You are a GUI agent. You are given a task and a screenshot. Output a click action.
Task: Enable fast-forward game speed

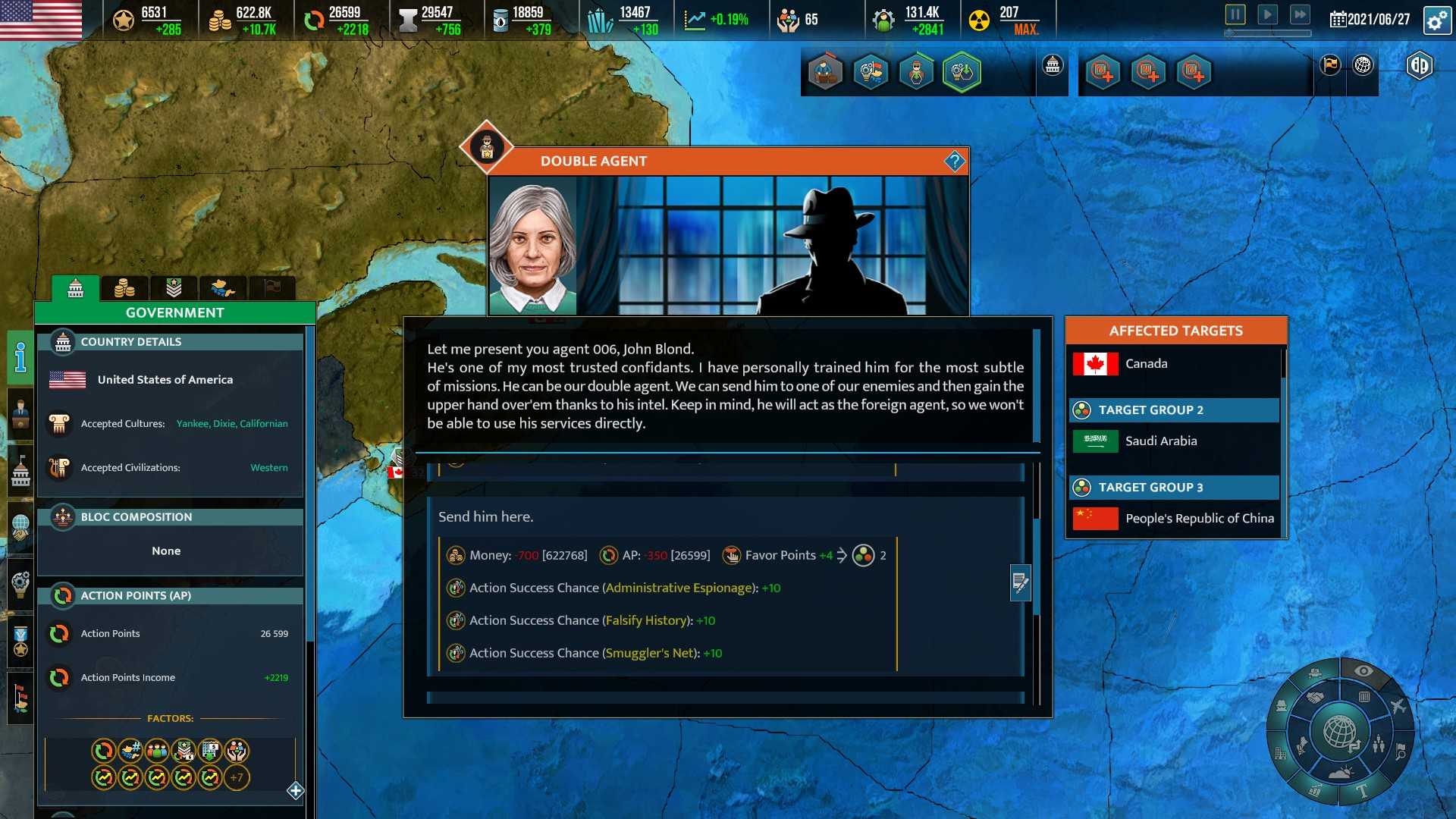(x=1300, y=13)
